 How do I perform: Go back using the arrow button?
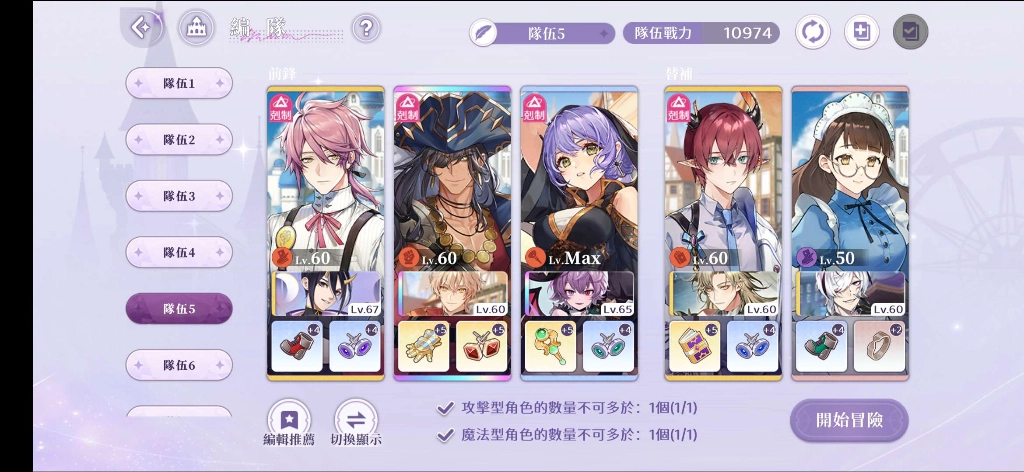coord(143,28)
